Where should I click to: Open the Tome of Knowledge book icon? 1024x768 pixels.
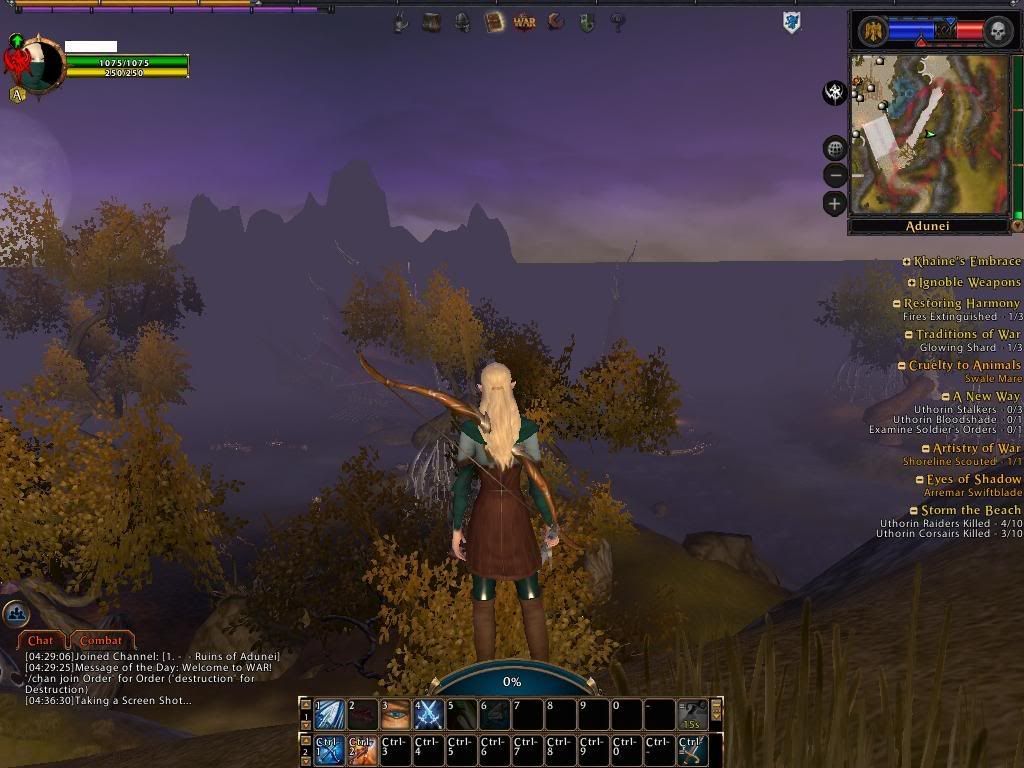[x=494, y=21]
